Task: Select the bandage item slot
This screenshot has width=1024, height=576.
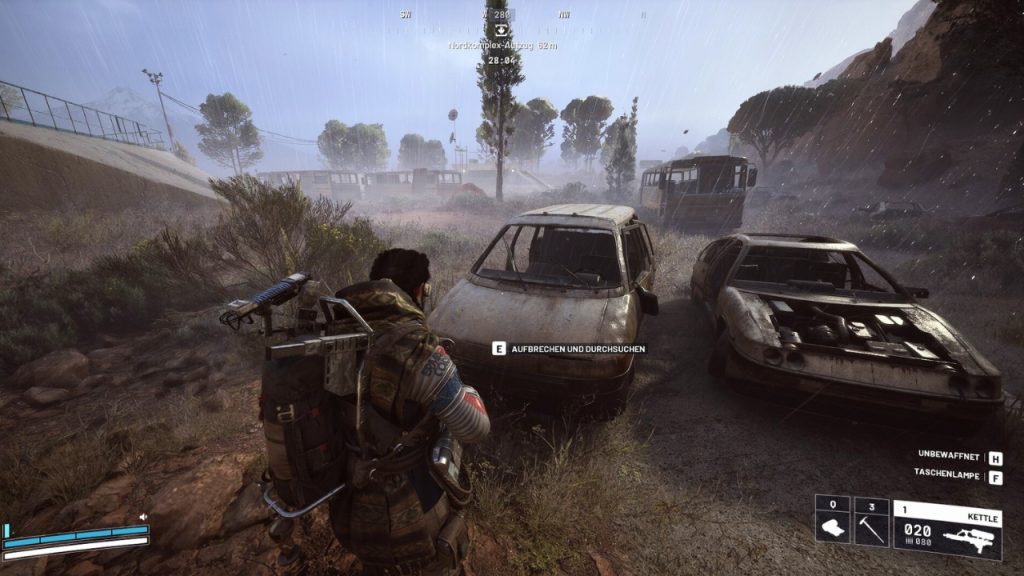Action: [832, 522]
